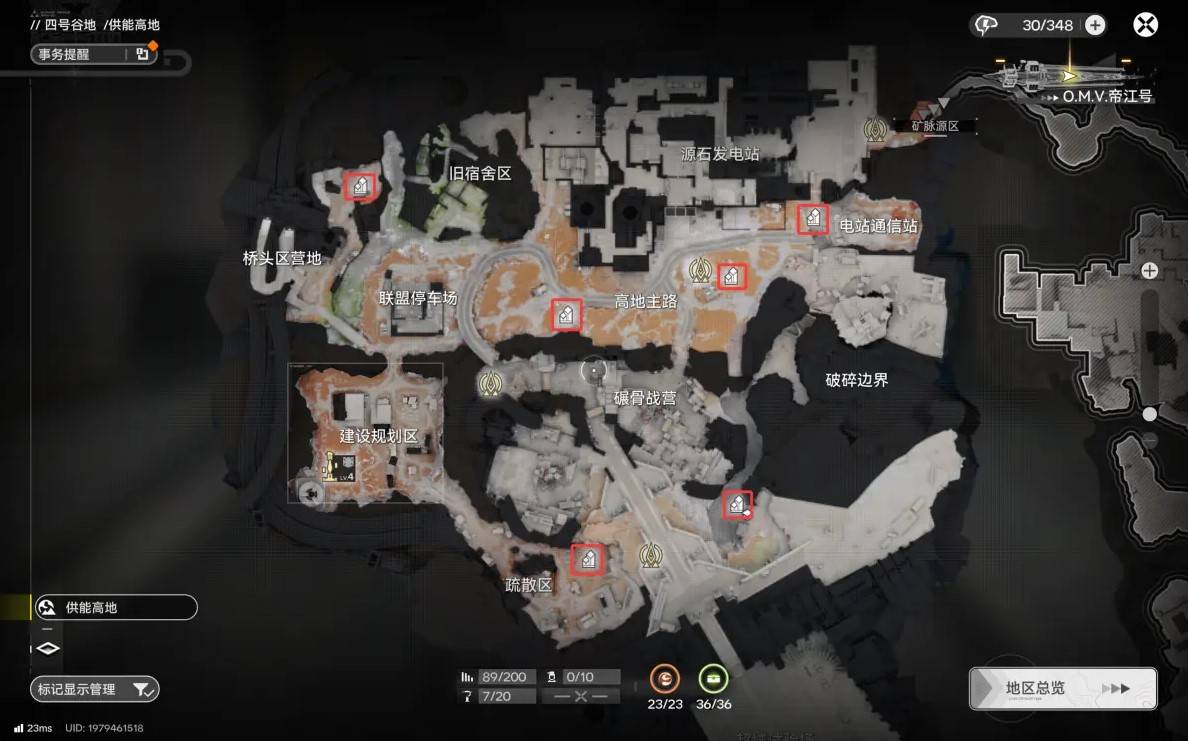Select the red-boxed marker next to 电站通信站
The height and width of the screenshot is (741, 1188).
812,218
